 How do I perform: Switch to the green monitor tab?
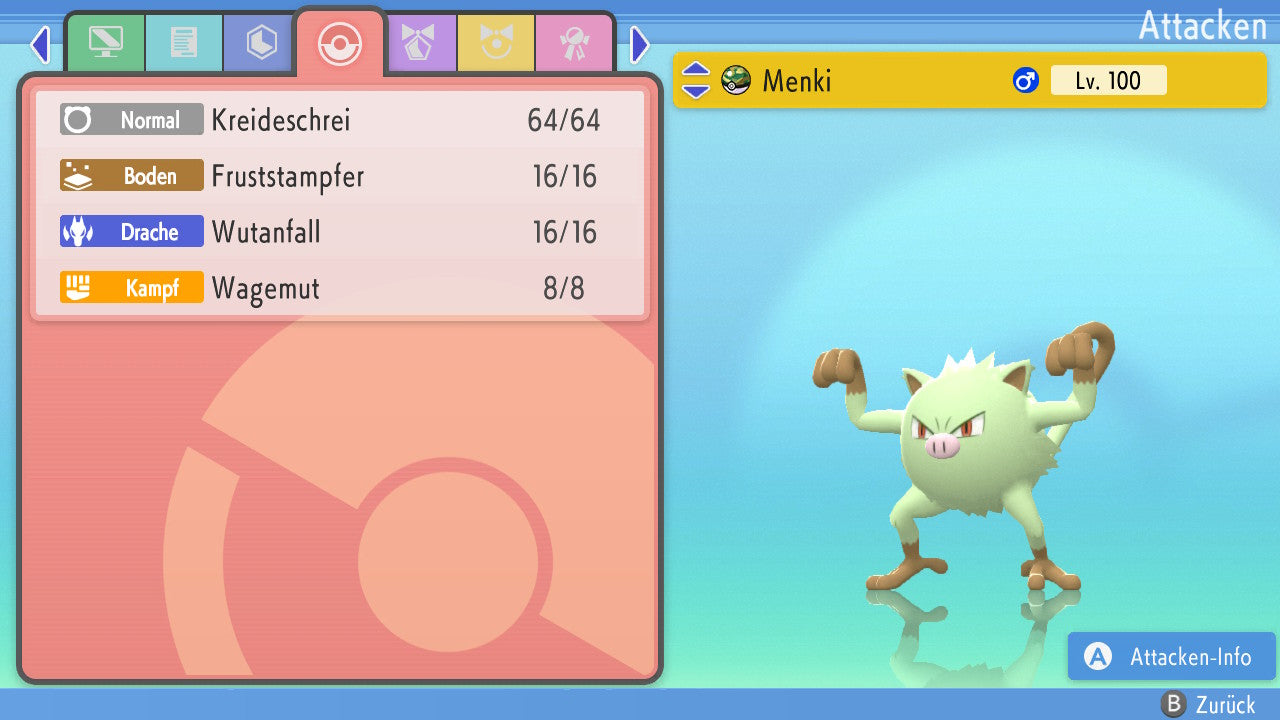[105, 43]
